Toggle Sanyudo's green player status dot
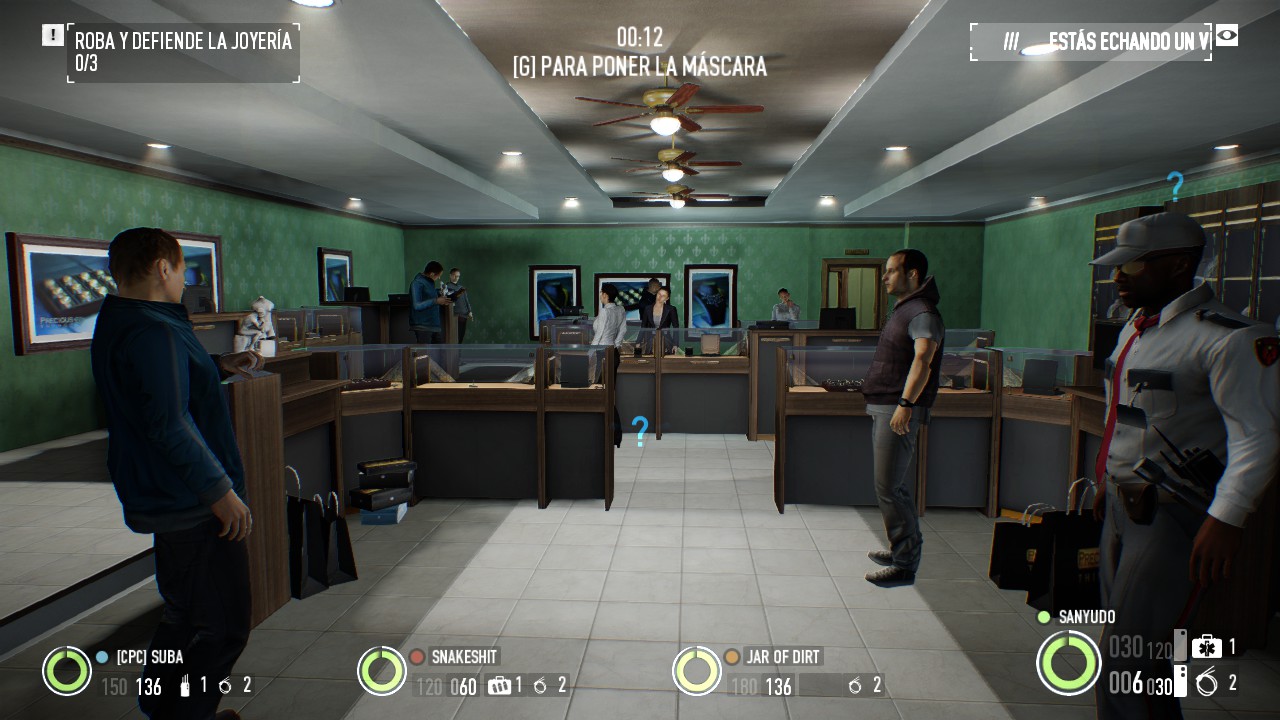1280x720 pixels. (1043, 617)
